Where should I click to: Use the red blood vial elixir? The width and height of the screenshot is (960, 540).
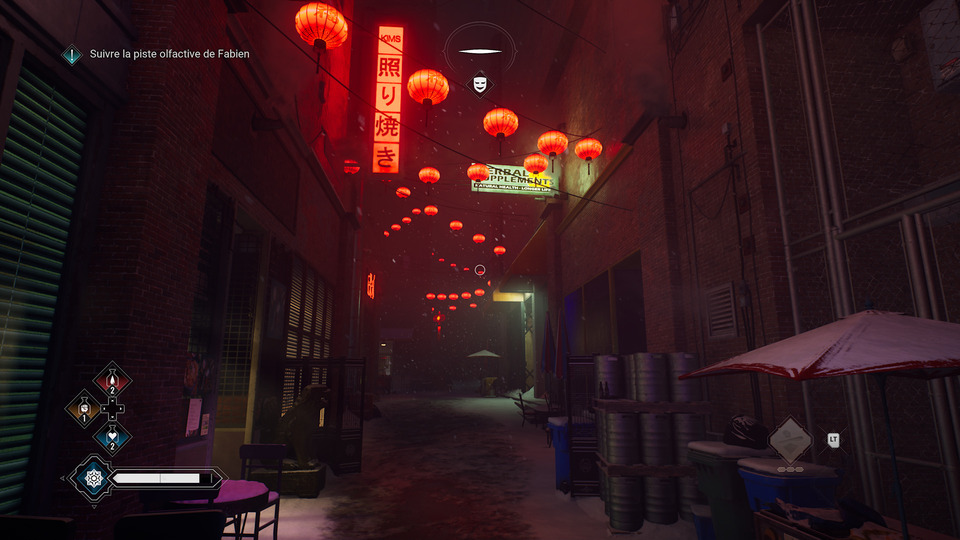coord(112,380)
